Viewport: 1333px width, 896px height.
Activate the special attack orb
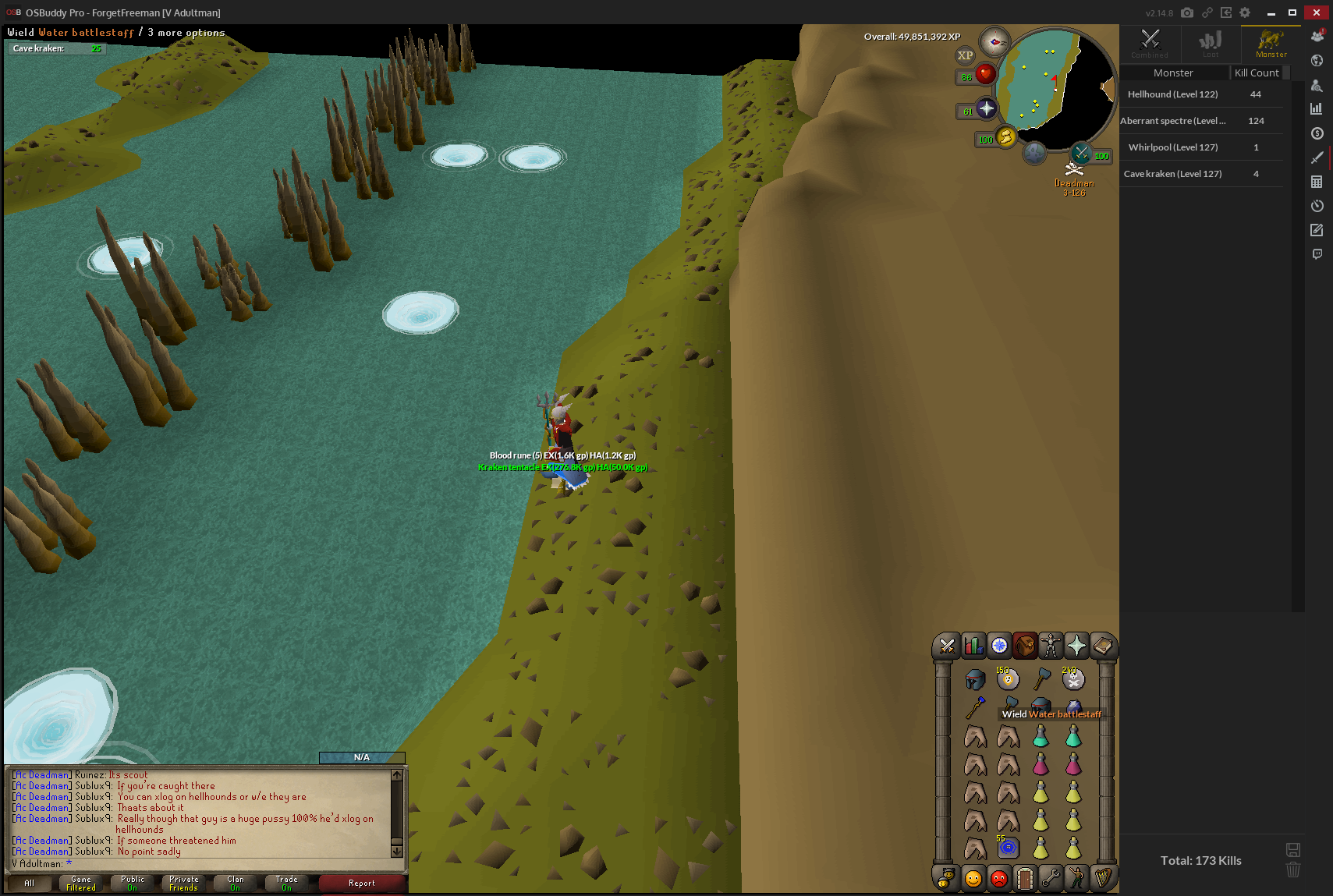click(x=1081, y=153)
